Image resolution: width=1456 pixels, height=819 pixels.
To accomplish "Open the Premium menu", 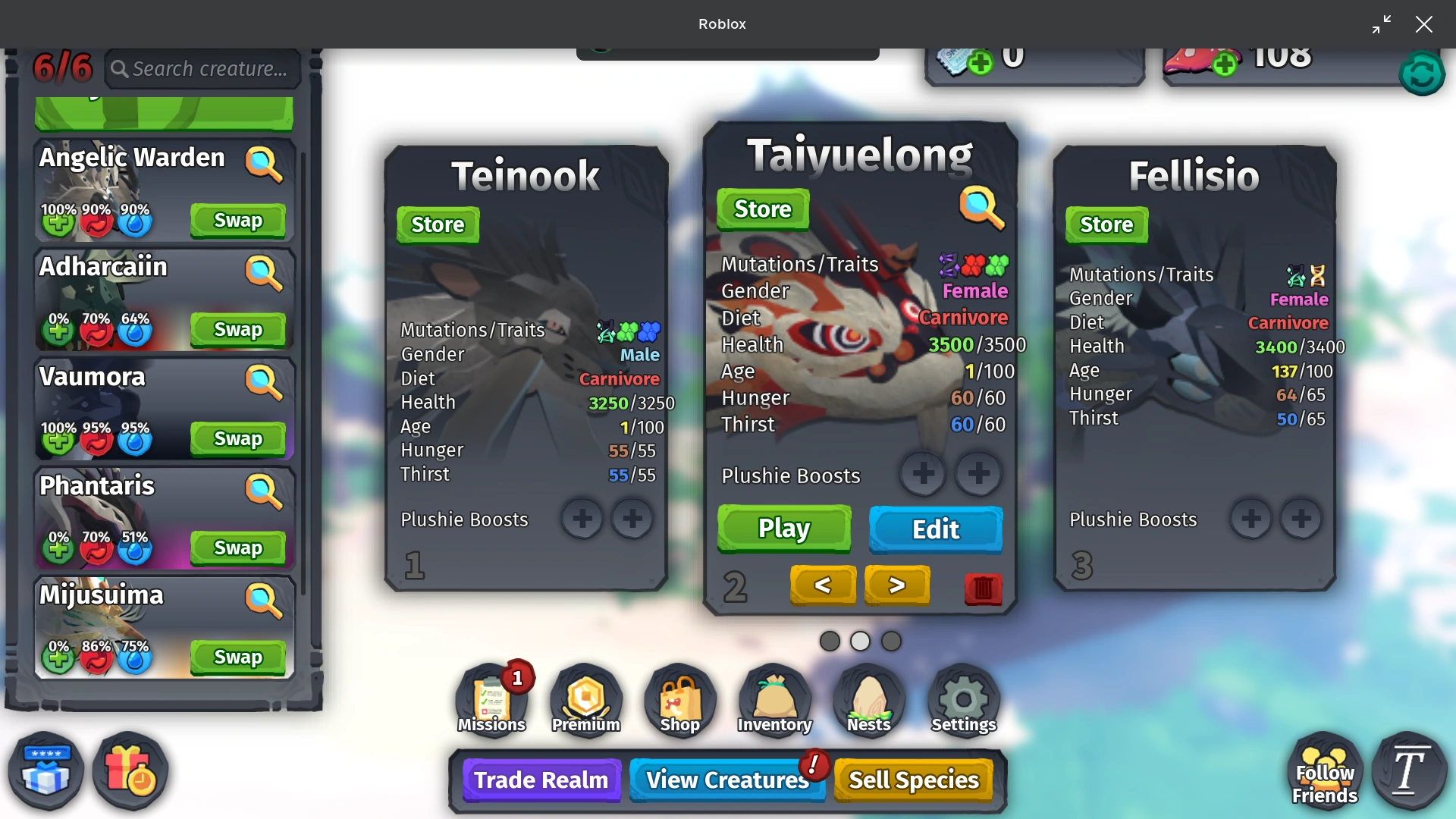I will [585, 698].
